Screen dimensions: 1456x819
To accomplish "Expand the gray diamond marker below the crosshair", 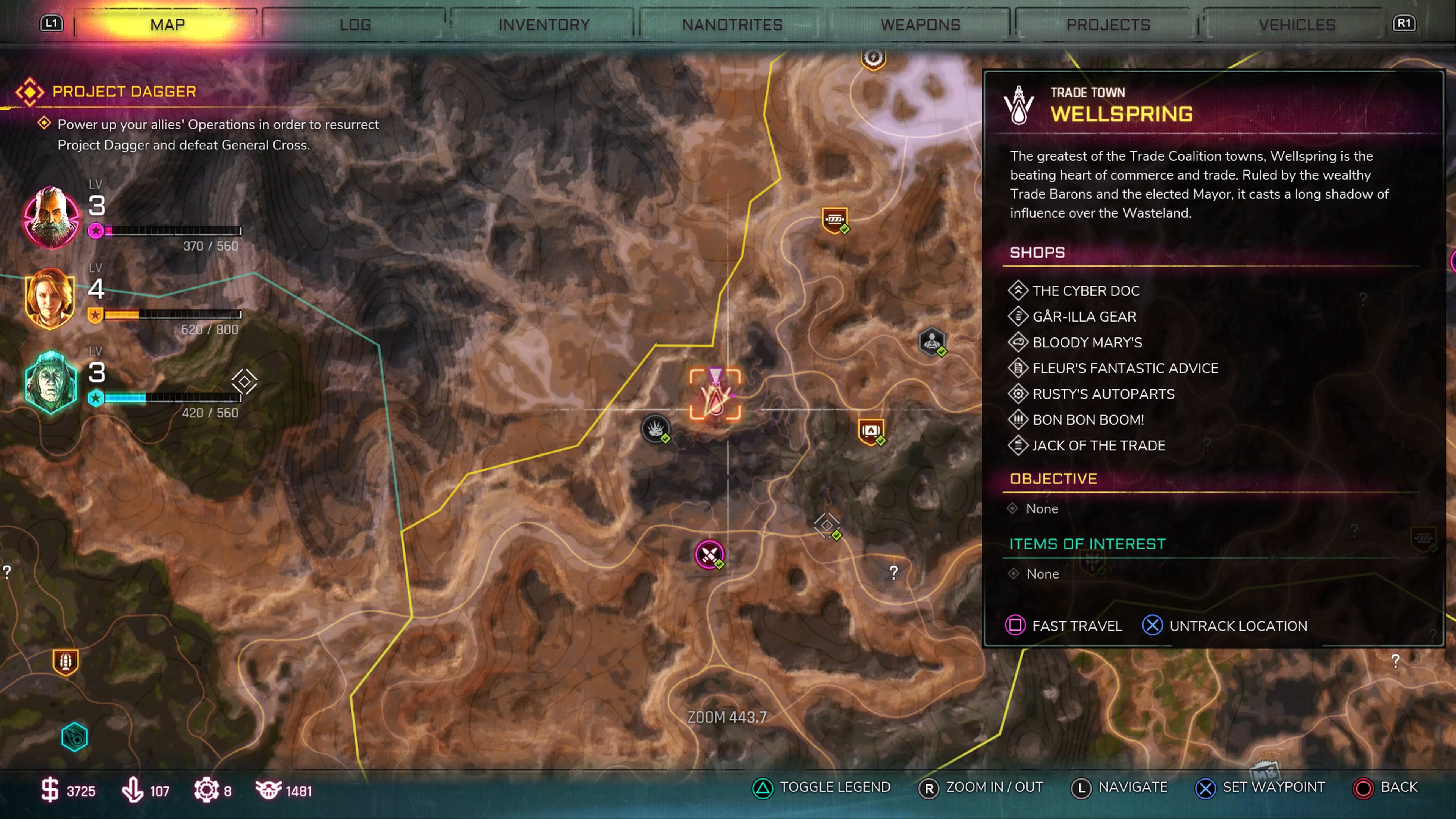I will [x=827, y=526].
